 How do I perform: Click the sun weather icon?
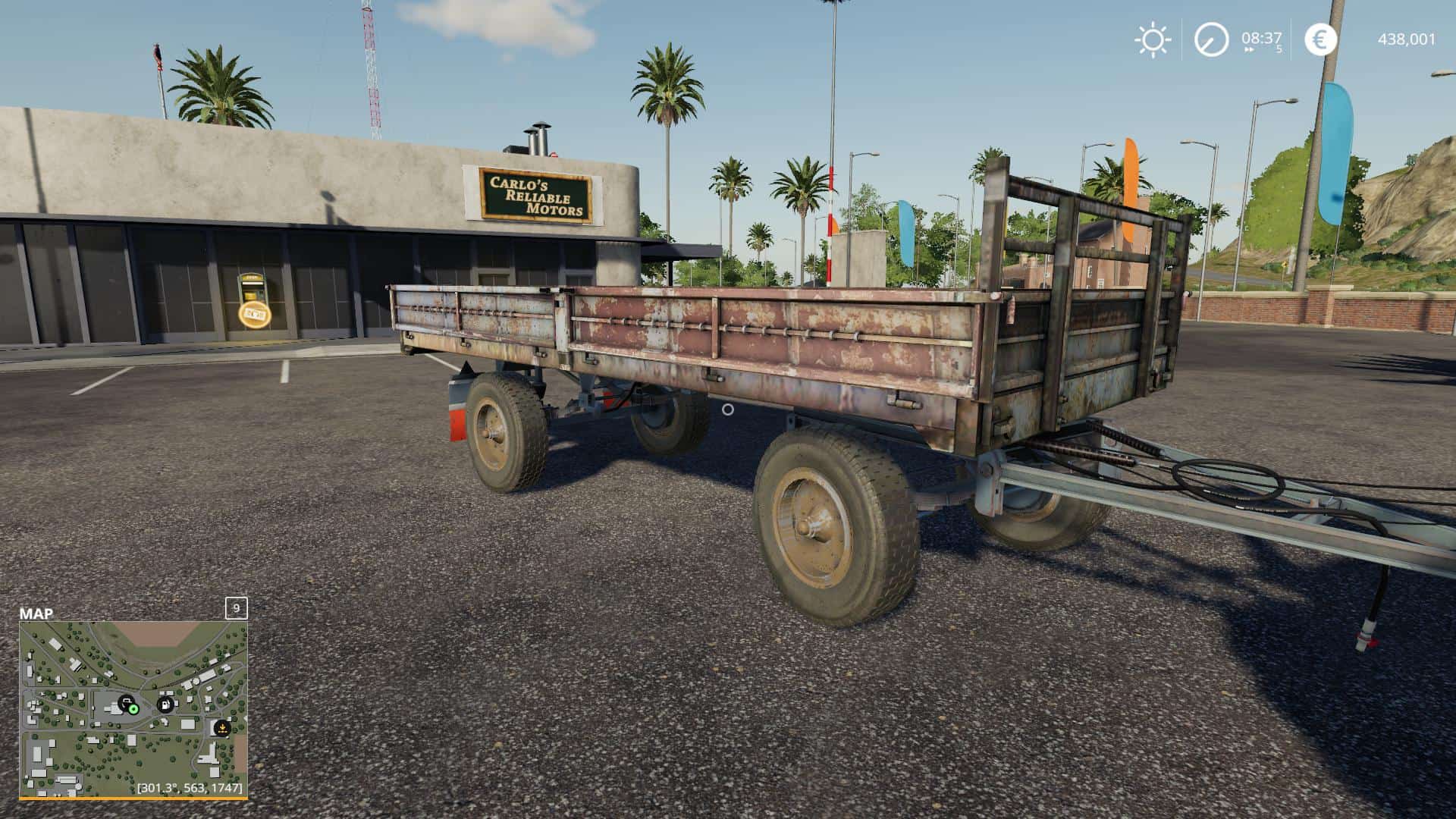pos(1152,39)
